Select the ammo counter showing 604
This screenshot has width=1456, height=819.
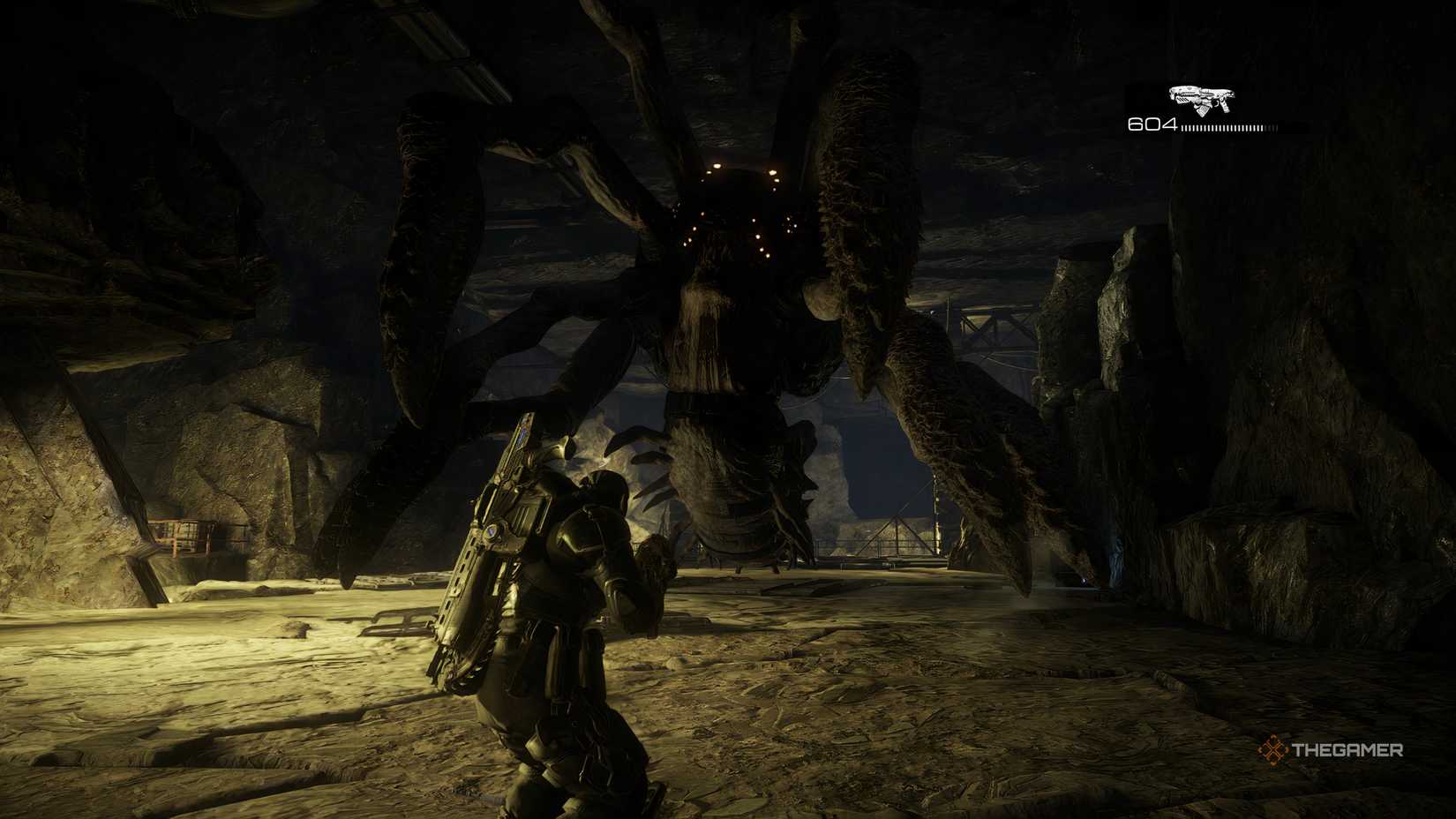coord(1152,124)
